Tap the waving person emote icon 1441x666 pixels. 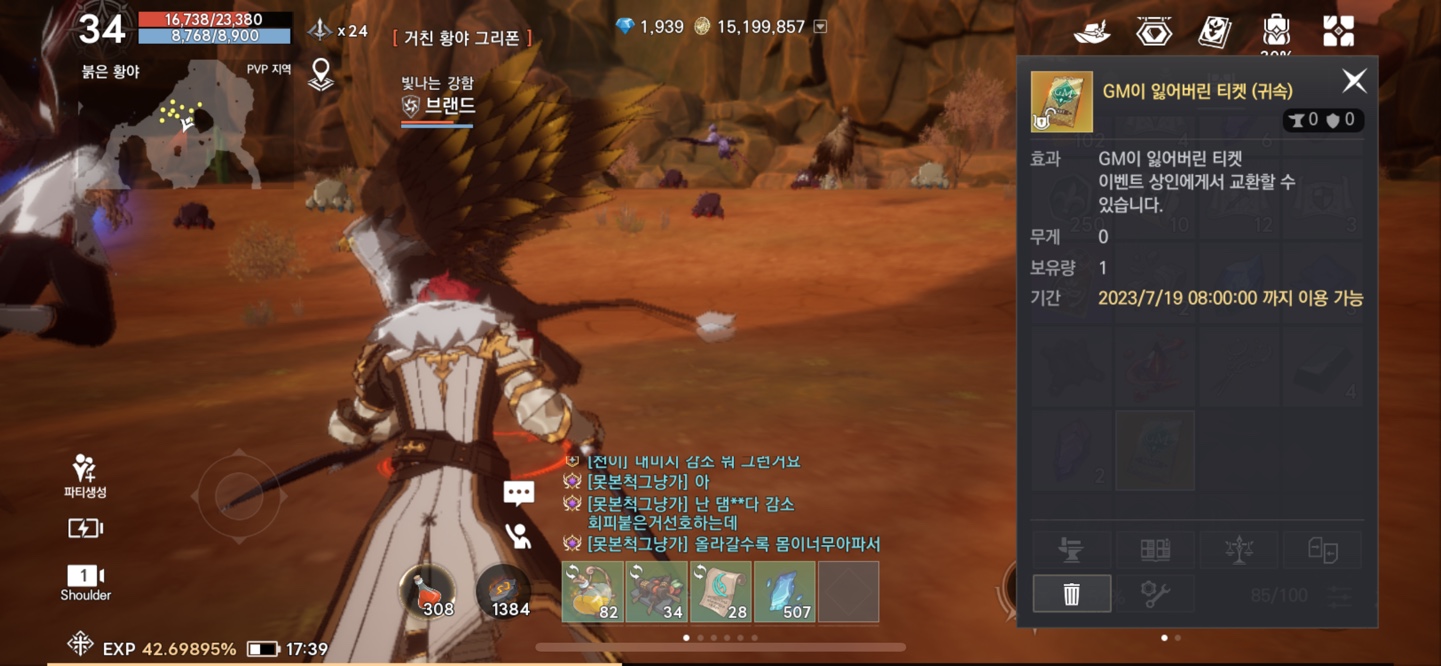(518, 537)
